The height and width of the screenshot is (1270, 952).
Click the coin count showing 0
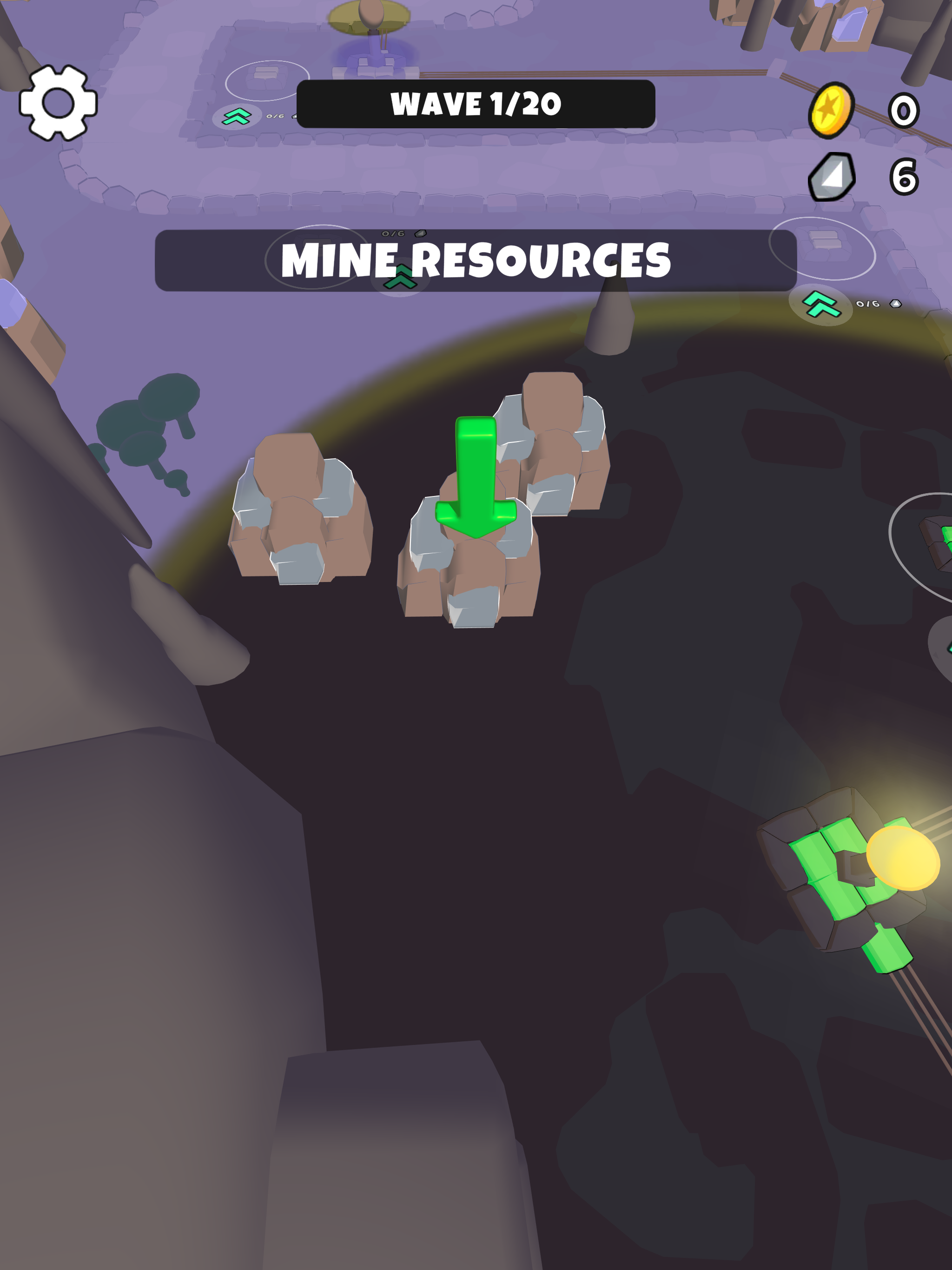904,110
